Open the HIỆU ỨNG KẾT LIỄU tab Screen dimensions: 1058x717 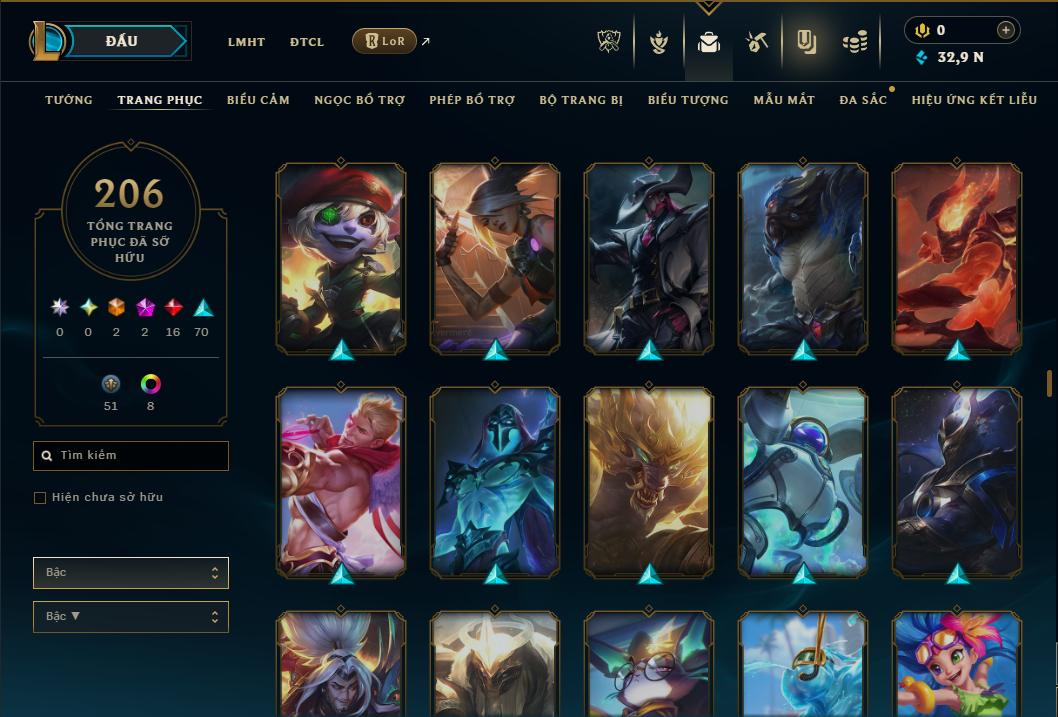pyautogui.click(x=974, y=100)
